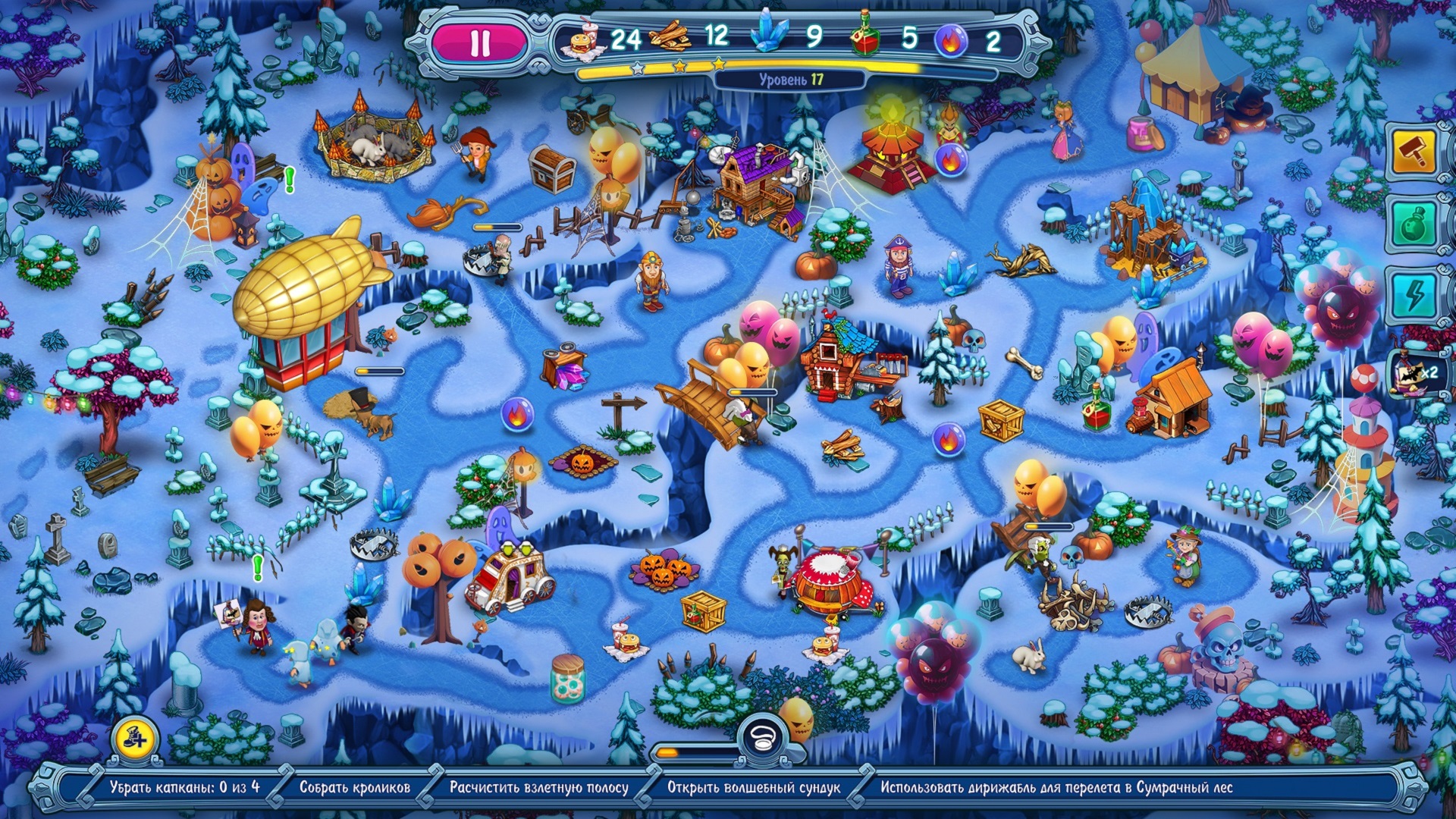Activate the round whistle ability button
Screen dimensions: 1456x819
click(763, 736)
